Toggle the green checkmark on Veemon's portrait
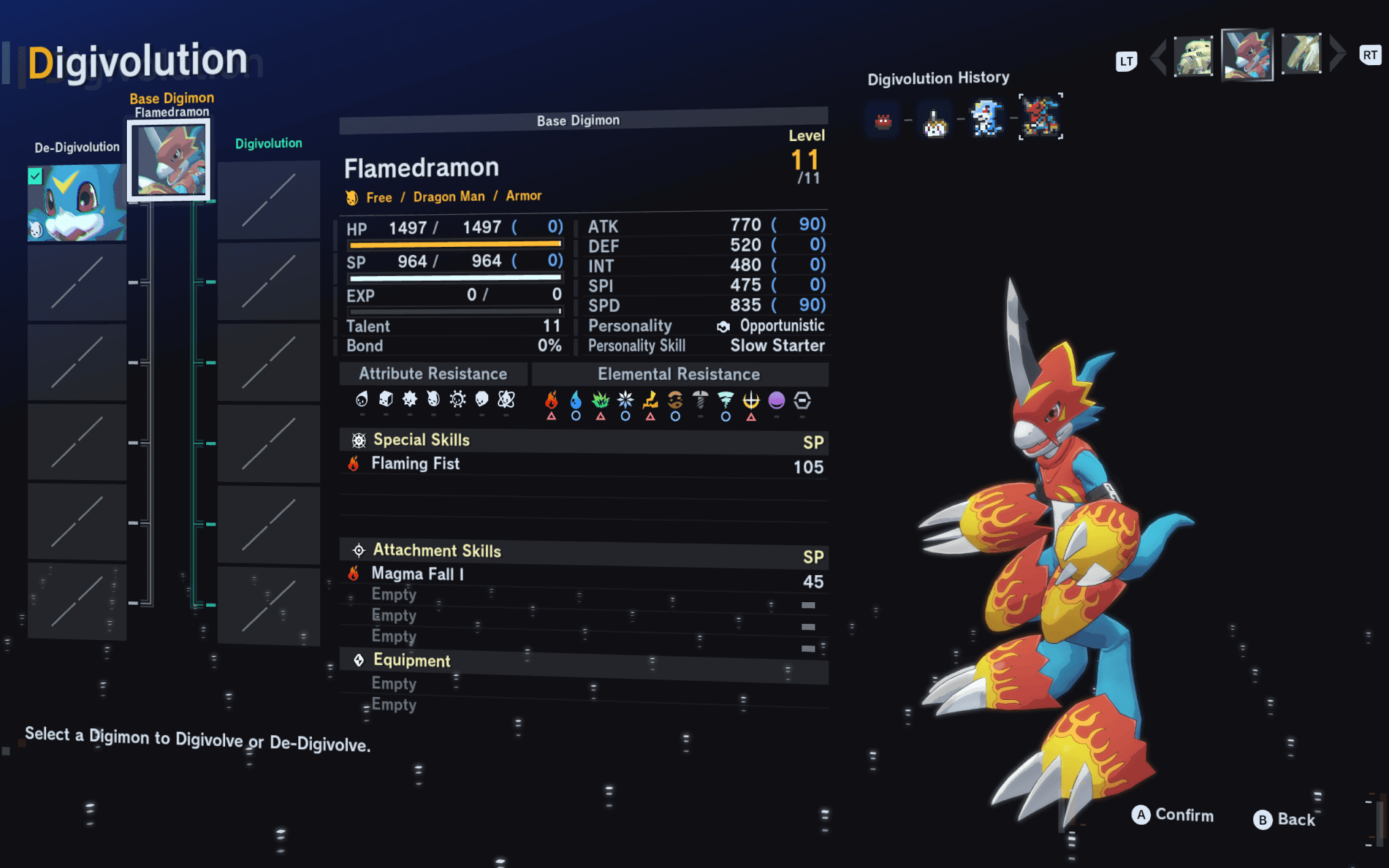The image size is (1389, 868). point(35,177)
